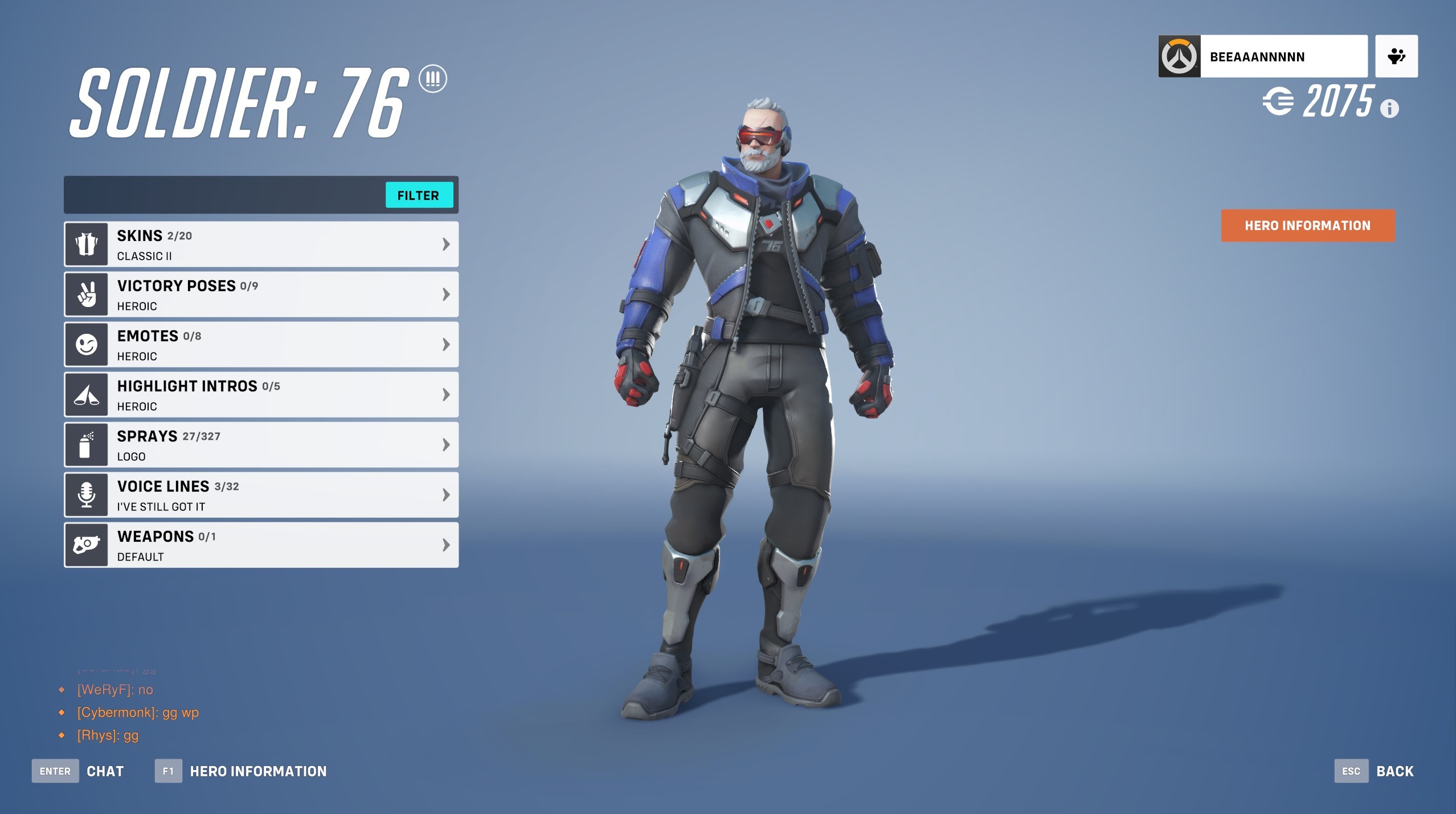Open the FILTER options
Viewport: 1456px width, 814px height.
[419, 195]
